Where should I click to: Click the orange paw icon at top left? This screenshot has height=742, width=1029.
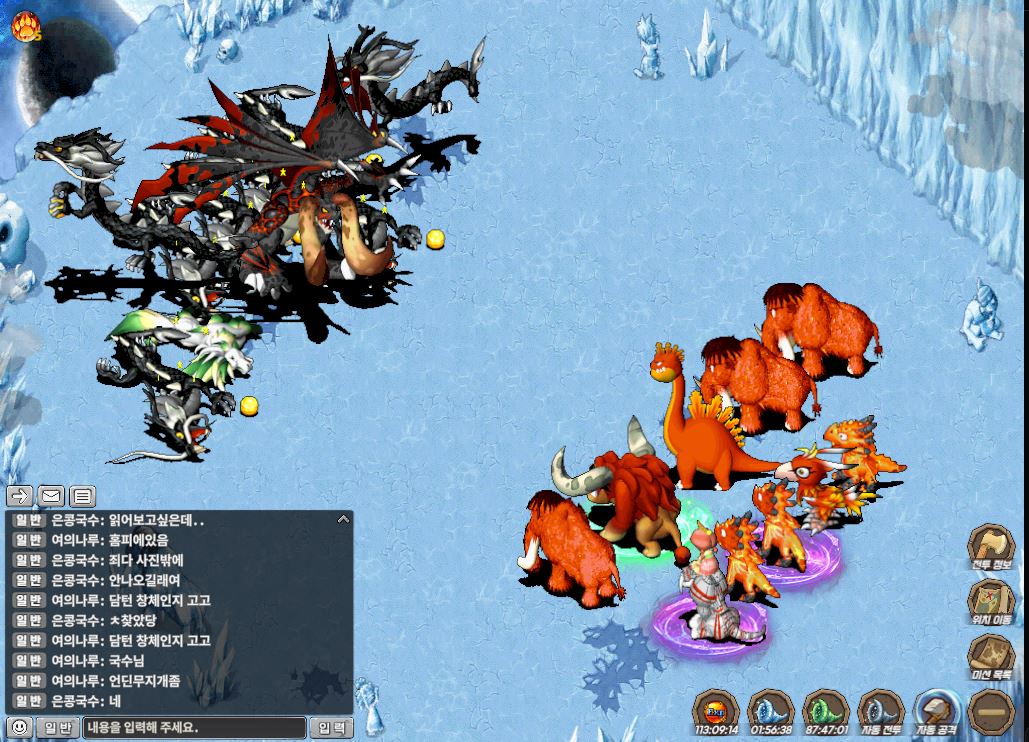(25, 27)
